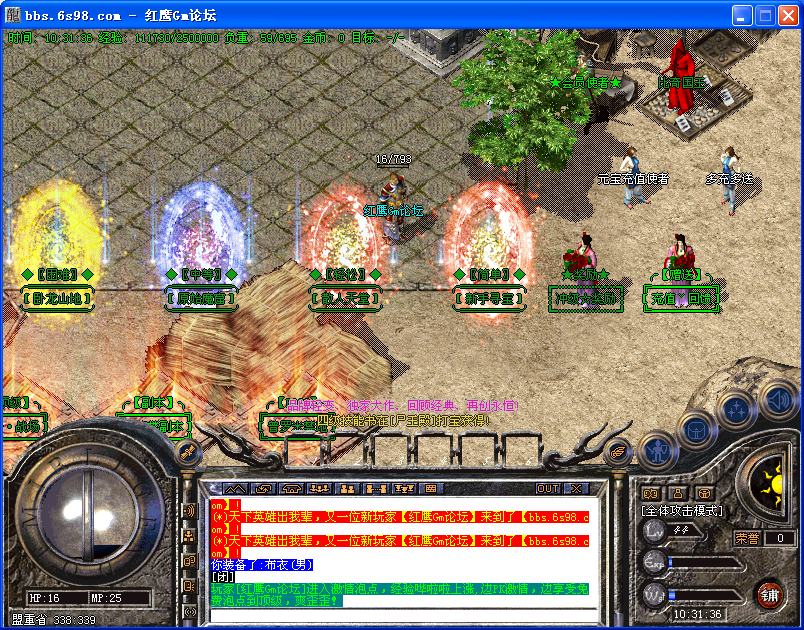Open the skills sparkle icon
Viewport: 804px width, 630px height.
coord(736,408)
